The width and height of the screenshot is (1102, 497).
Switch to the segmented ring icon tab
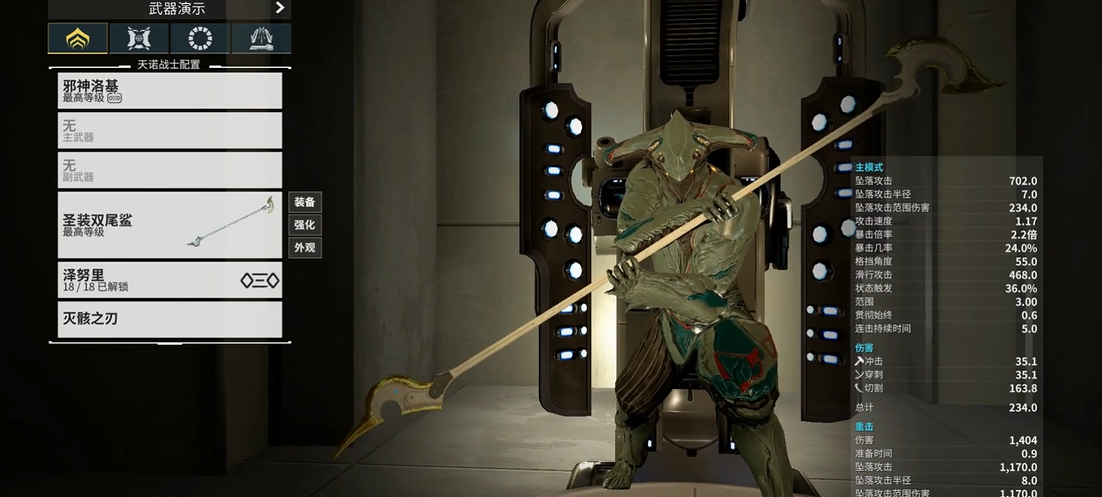[200, 39]
